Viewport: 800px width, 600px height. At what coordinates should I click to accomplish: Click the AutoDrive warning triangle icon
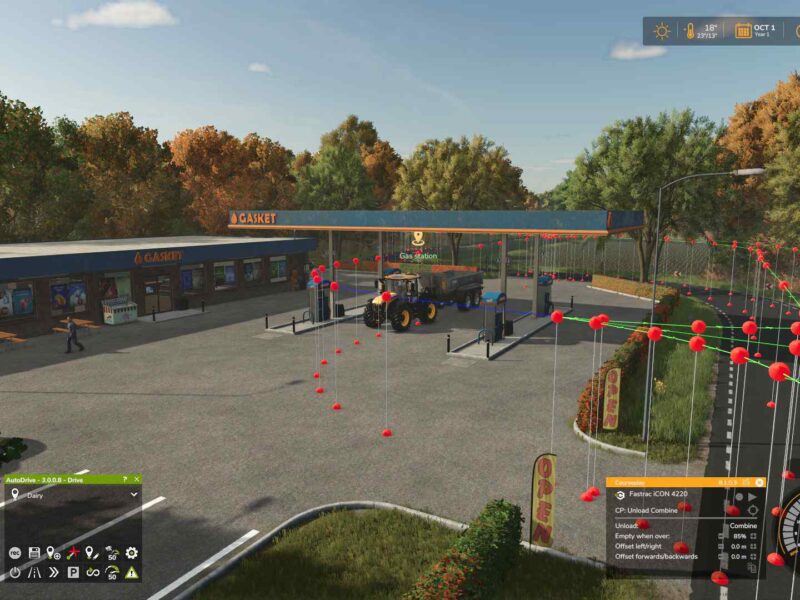(132, 573)
